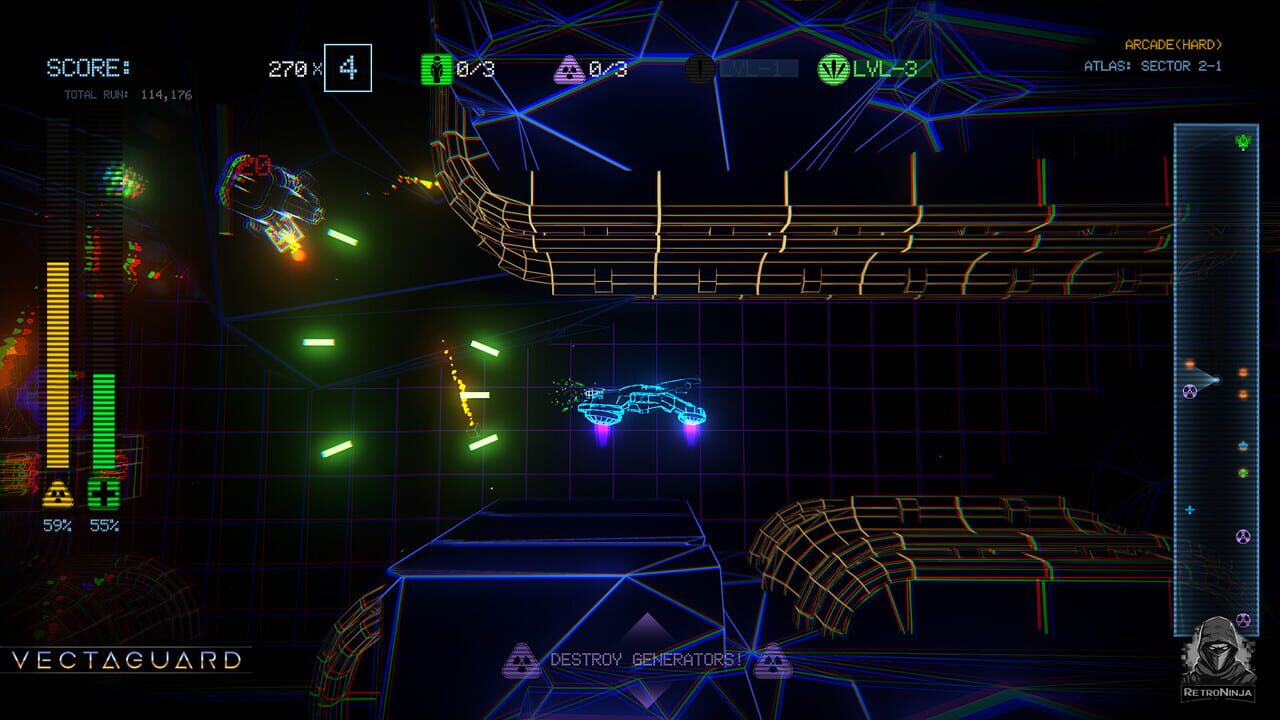Expand the TOTAL RUN score readout
1280x720 pixels.
pos(127,93)
